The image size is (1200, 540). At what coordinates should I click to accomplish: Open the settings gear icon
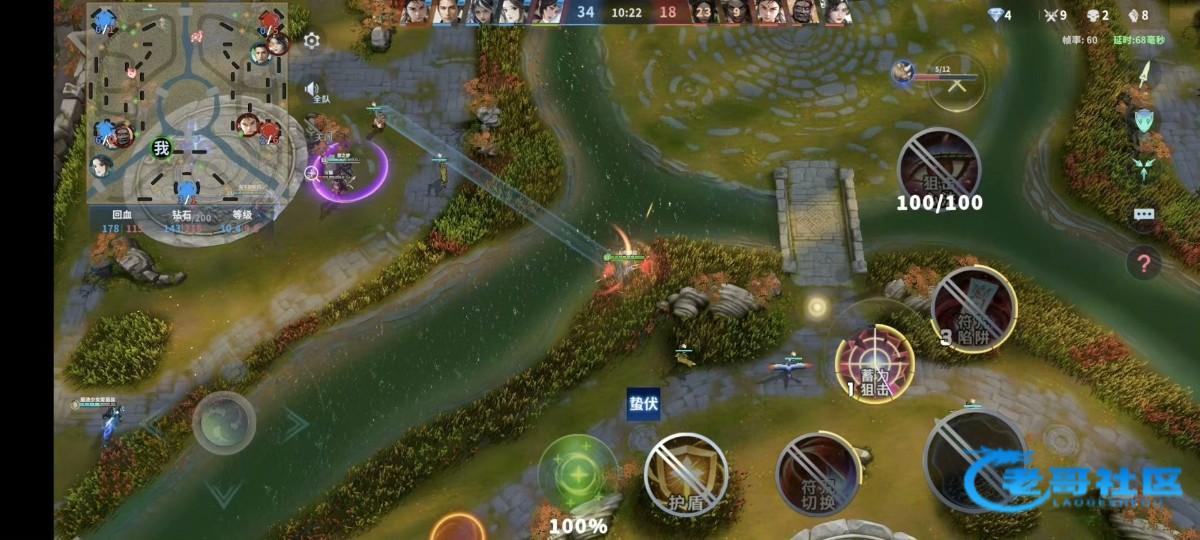(312, 41)
